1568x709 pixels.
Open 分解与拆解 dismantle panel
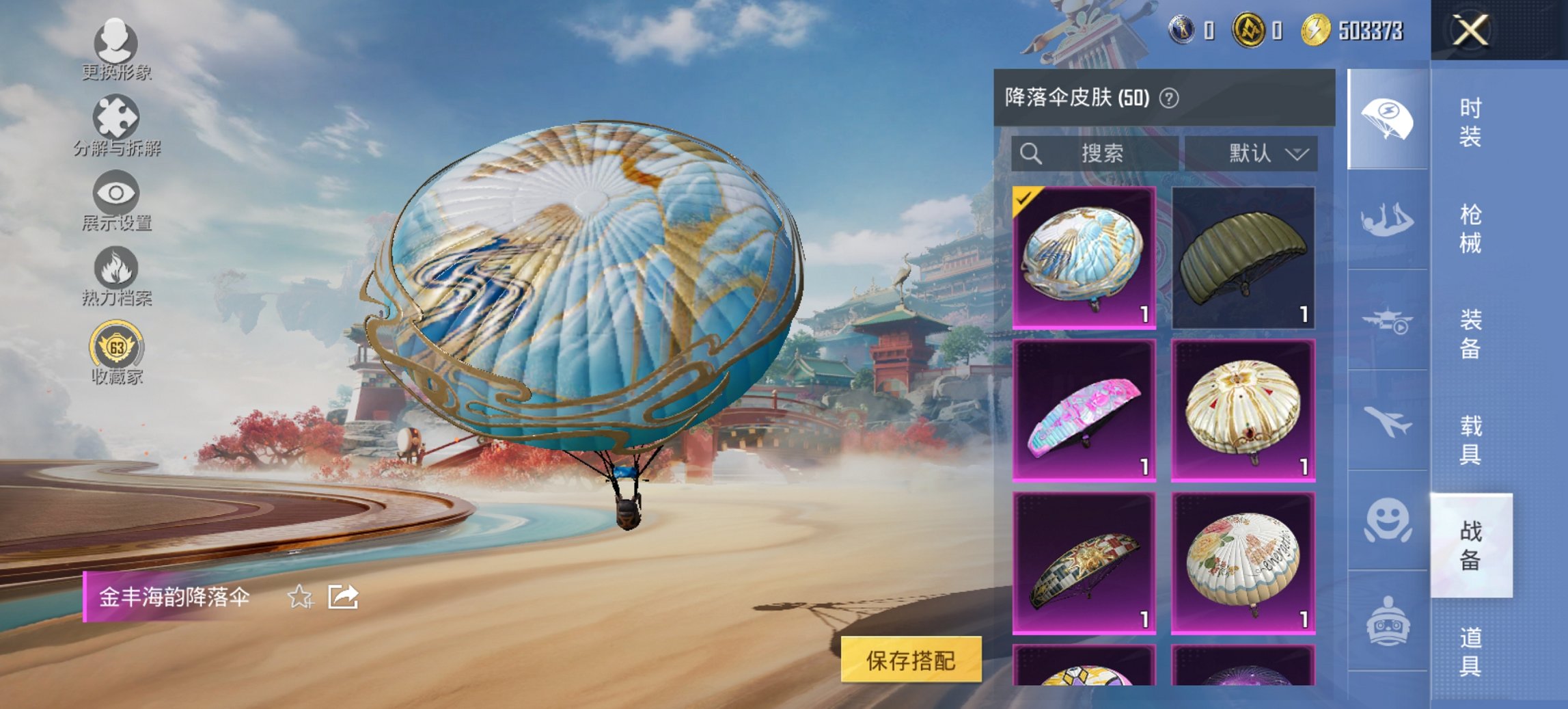[x=117, y=123]
